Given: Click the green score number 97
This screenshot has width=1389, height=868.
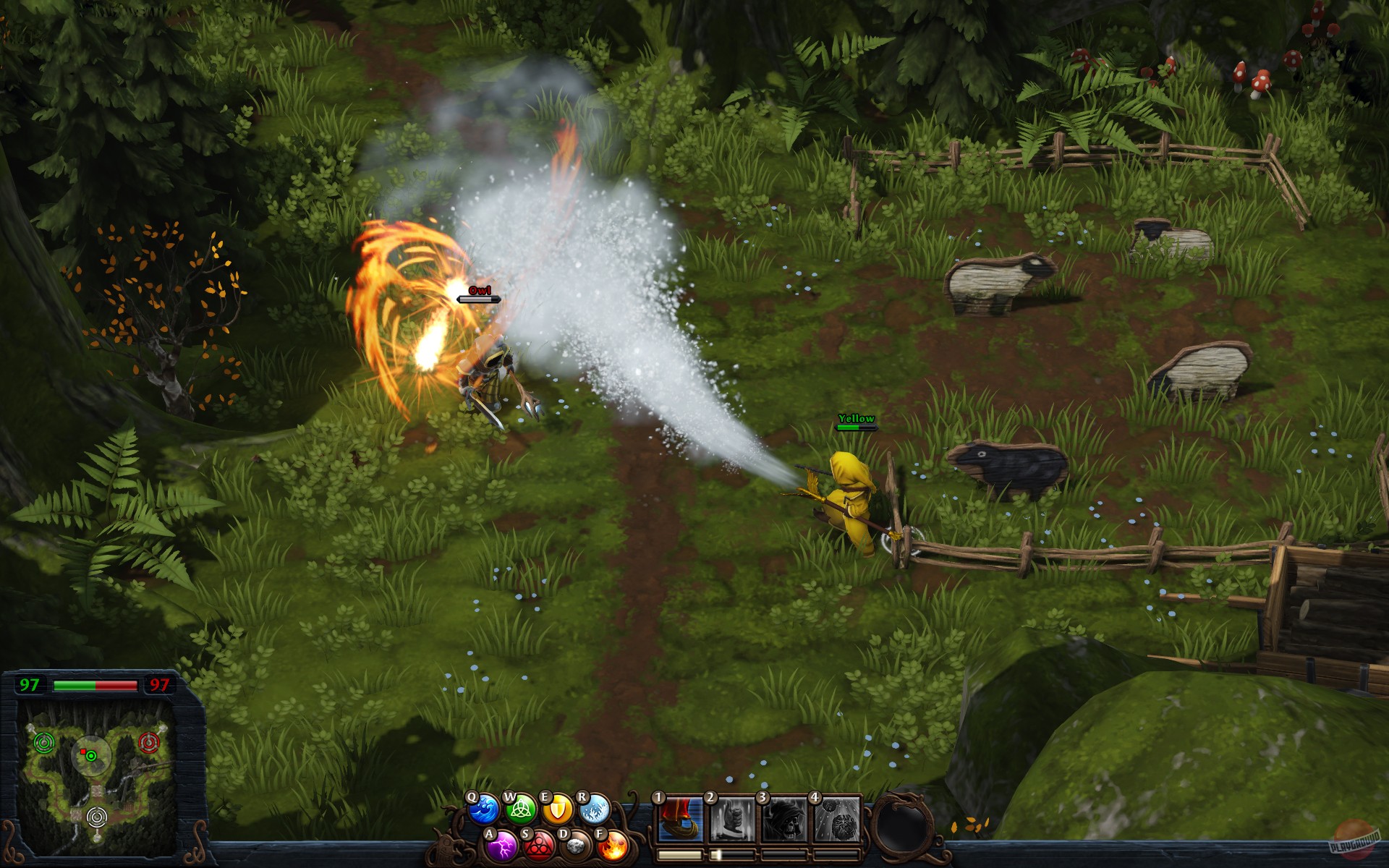Looking at the screenshot, I should pos(29,684).
